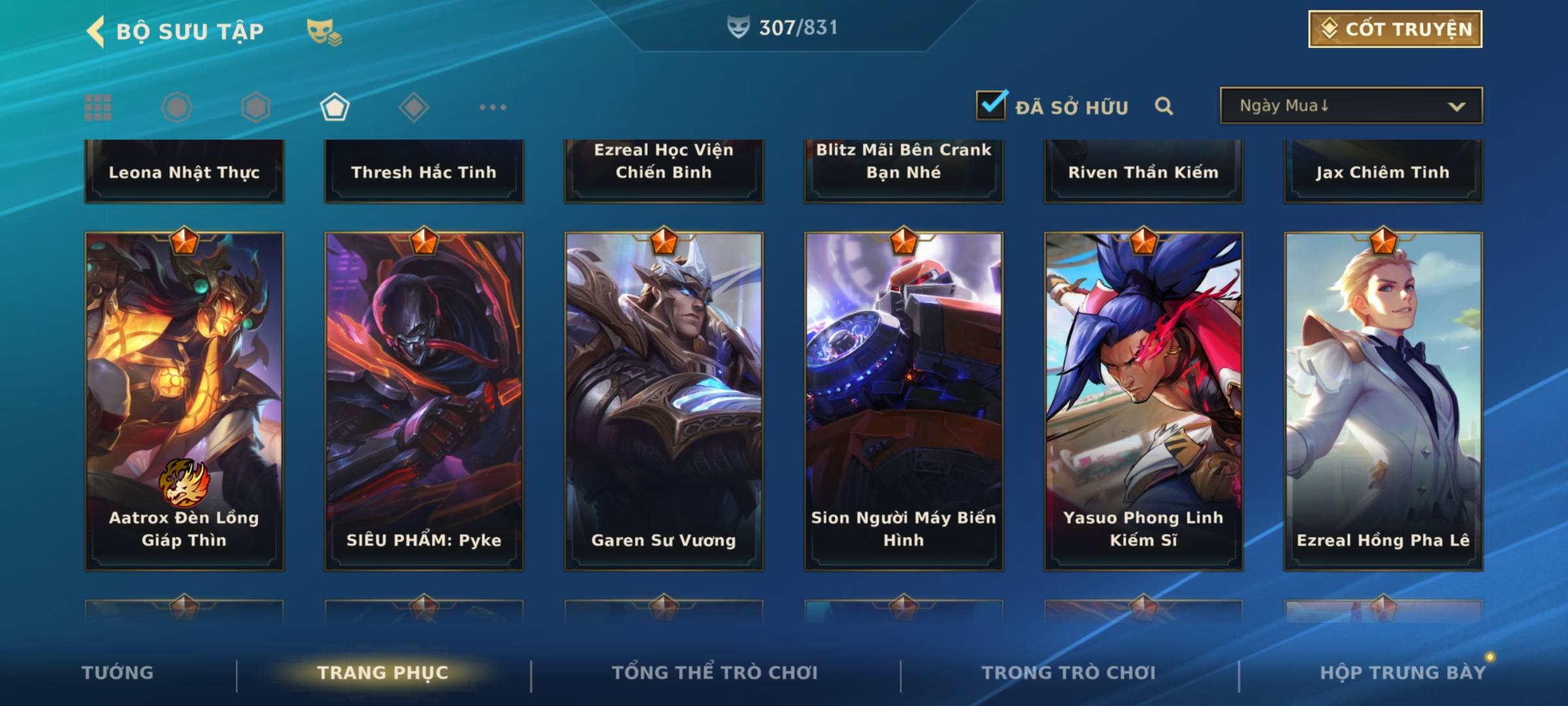
Task: Open more filters three-dot icon
Action: tap(493, 107)
